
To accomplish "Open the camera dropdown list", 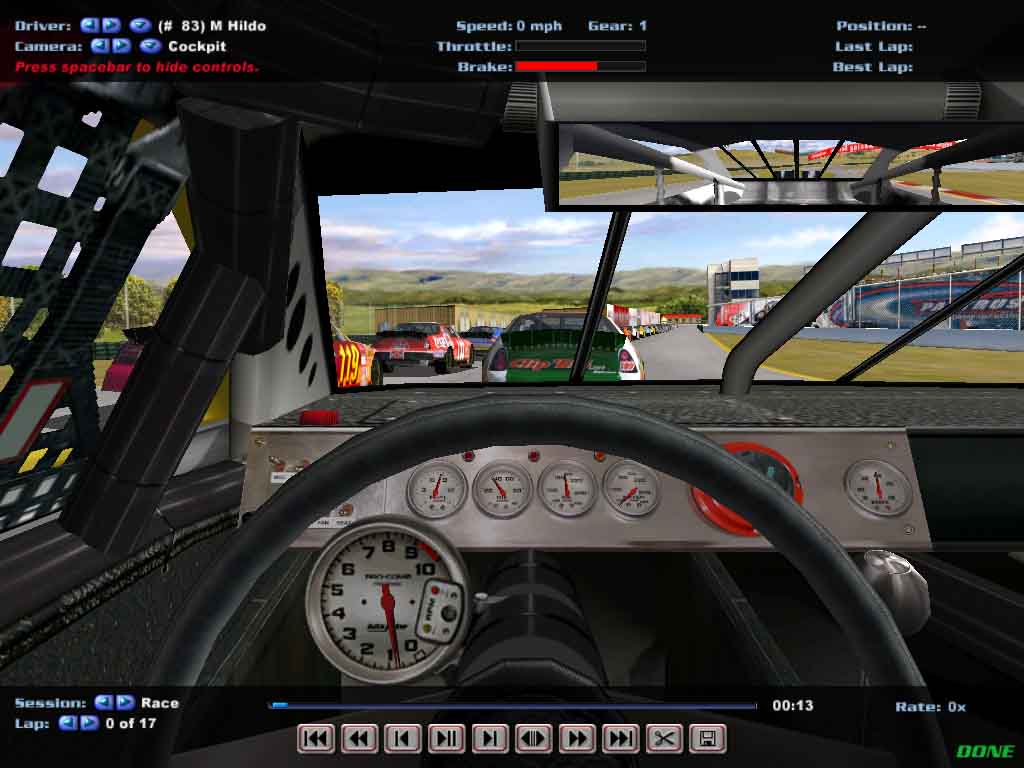I will [150, 45].
